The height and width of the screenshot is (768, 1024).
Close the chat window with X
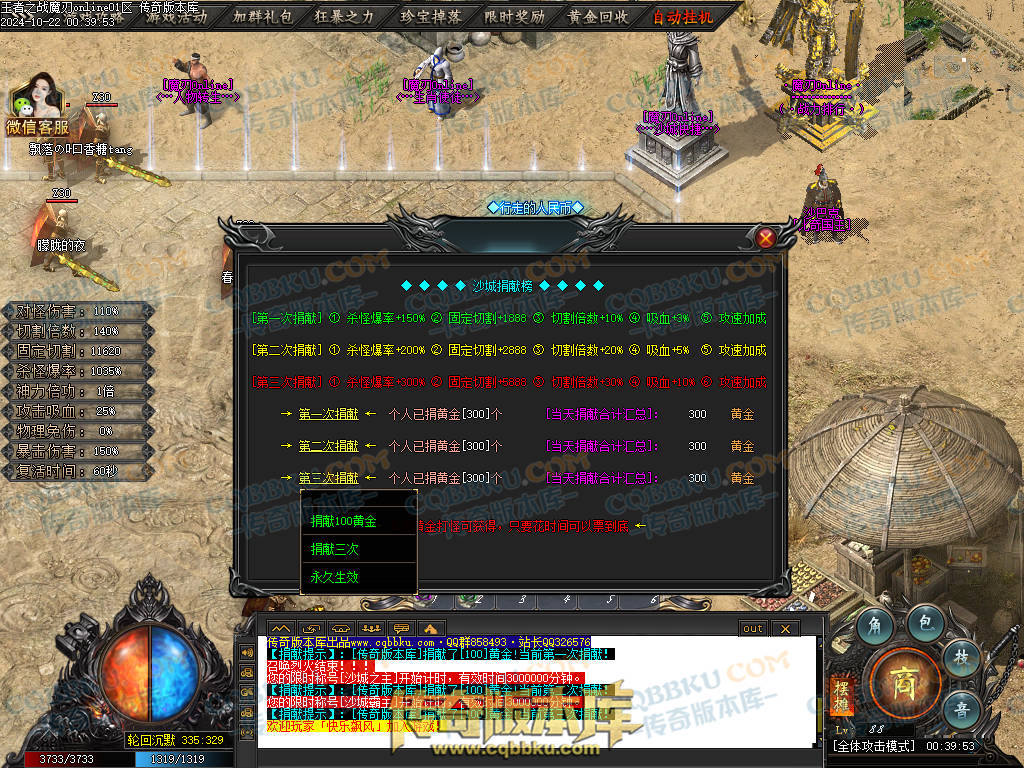click(x=785, y=628)
